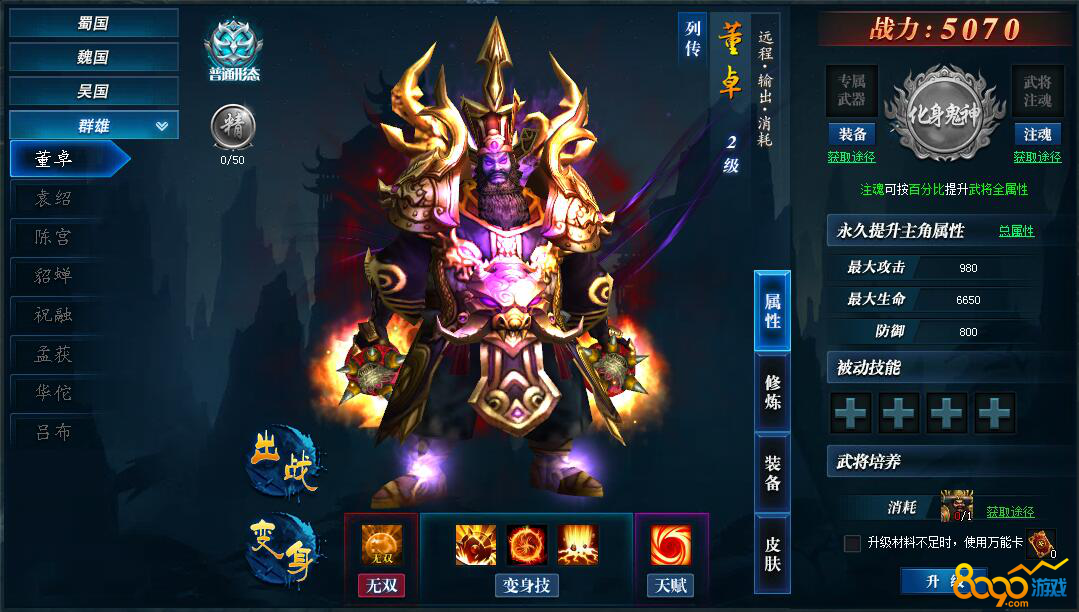Select the 无双 skill icon

(382, 545)
